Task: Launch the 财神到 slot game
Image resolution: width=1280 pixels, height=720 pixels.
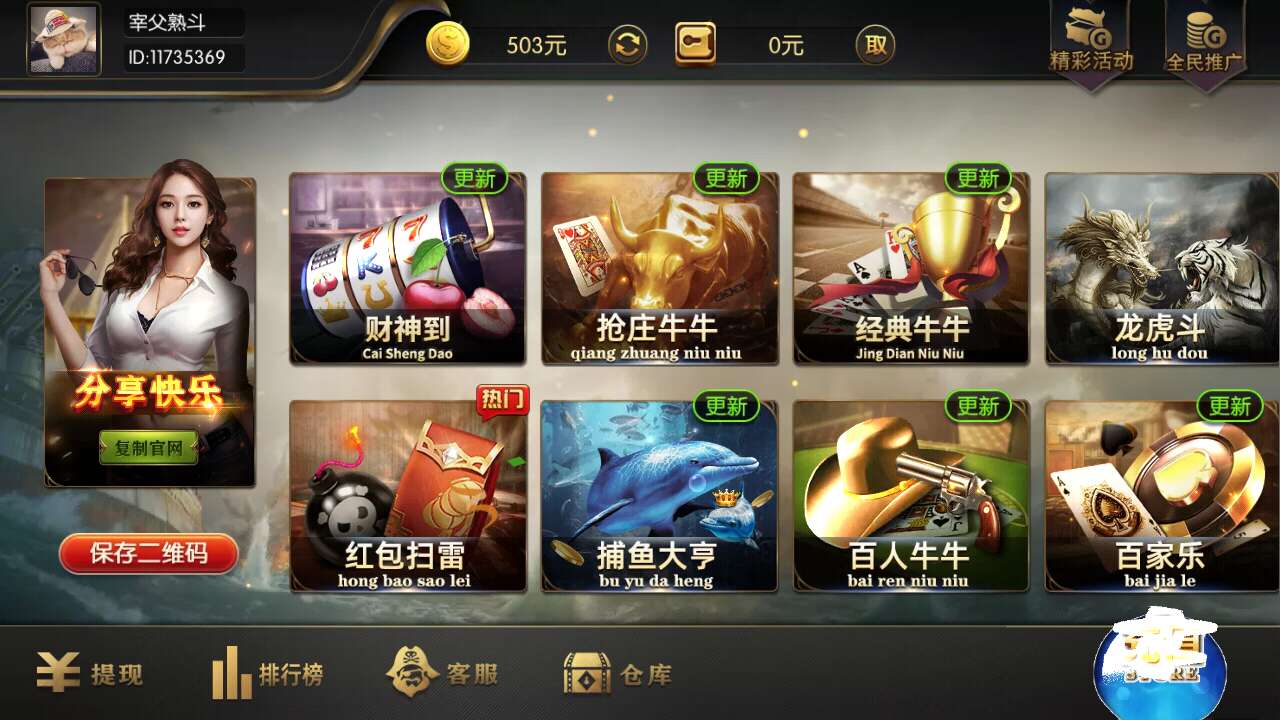Action: coord(406,265)
